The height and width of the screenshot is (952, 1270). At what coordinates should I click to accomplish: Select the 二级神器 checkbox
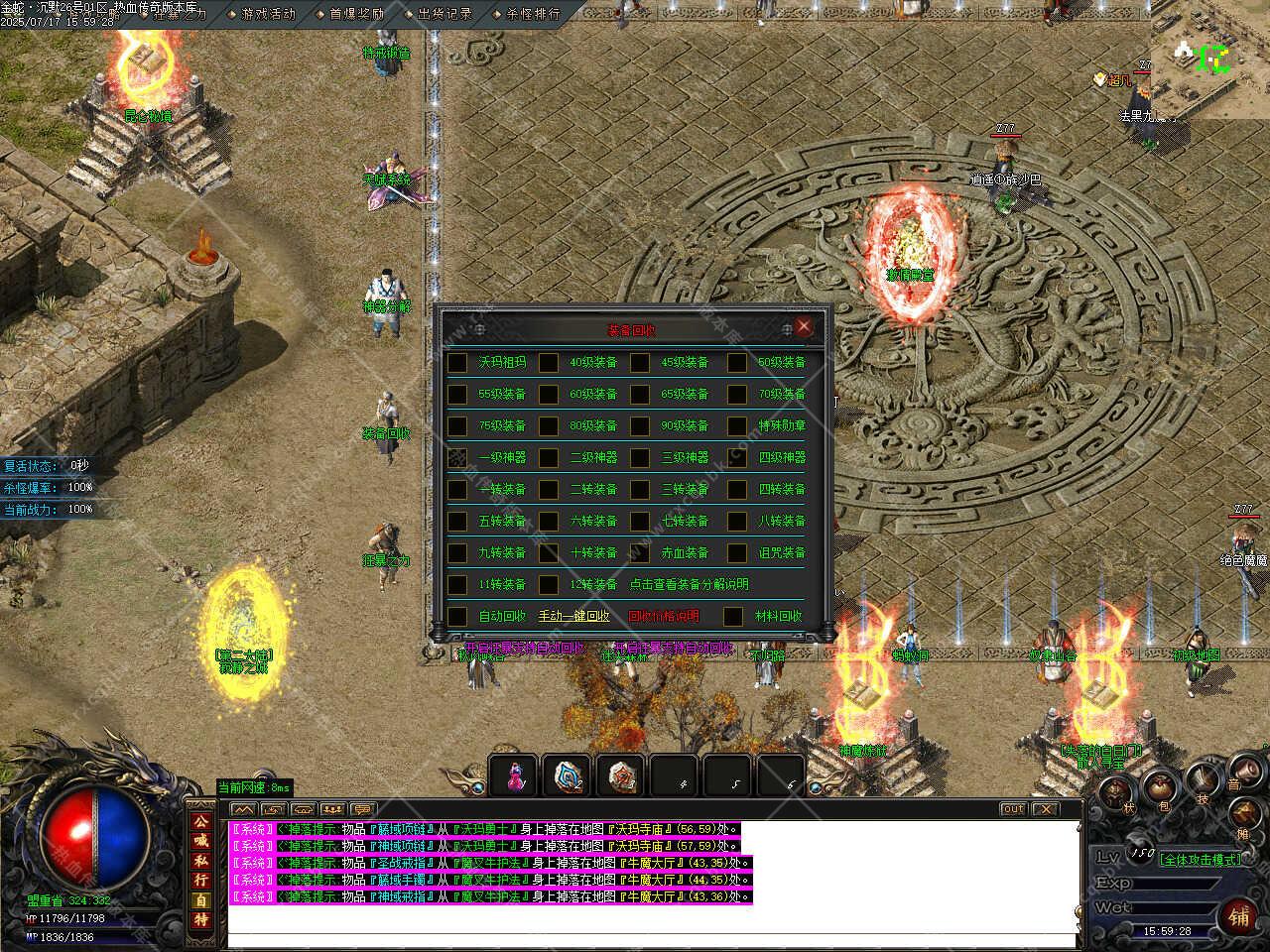pyautogui.click(x=549, y=458)
